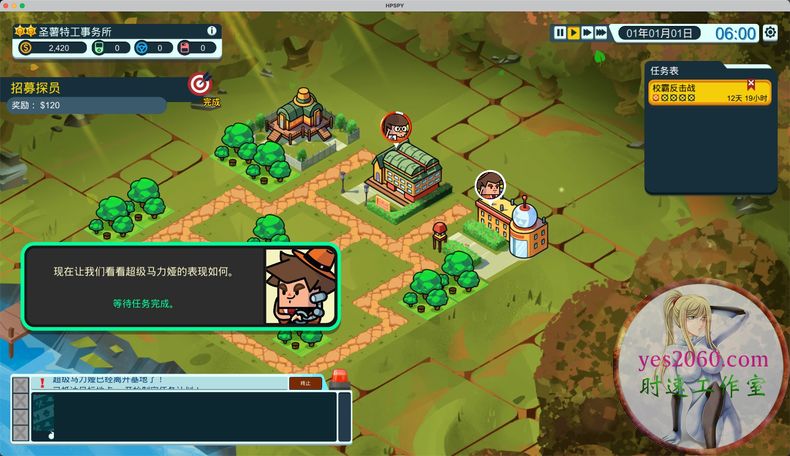Select the brown-haired agent portrait marker
Screen dimensions: 790x456
point(489,185)
